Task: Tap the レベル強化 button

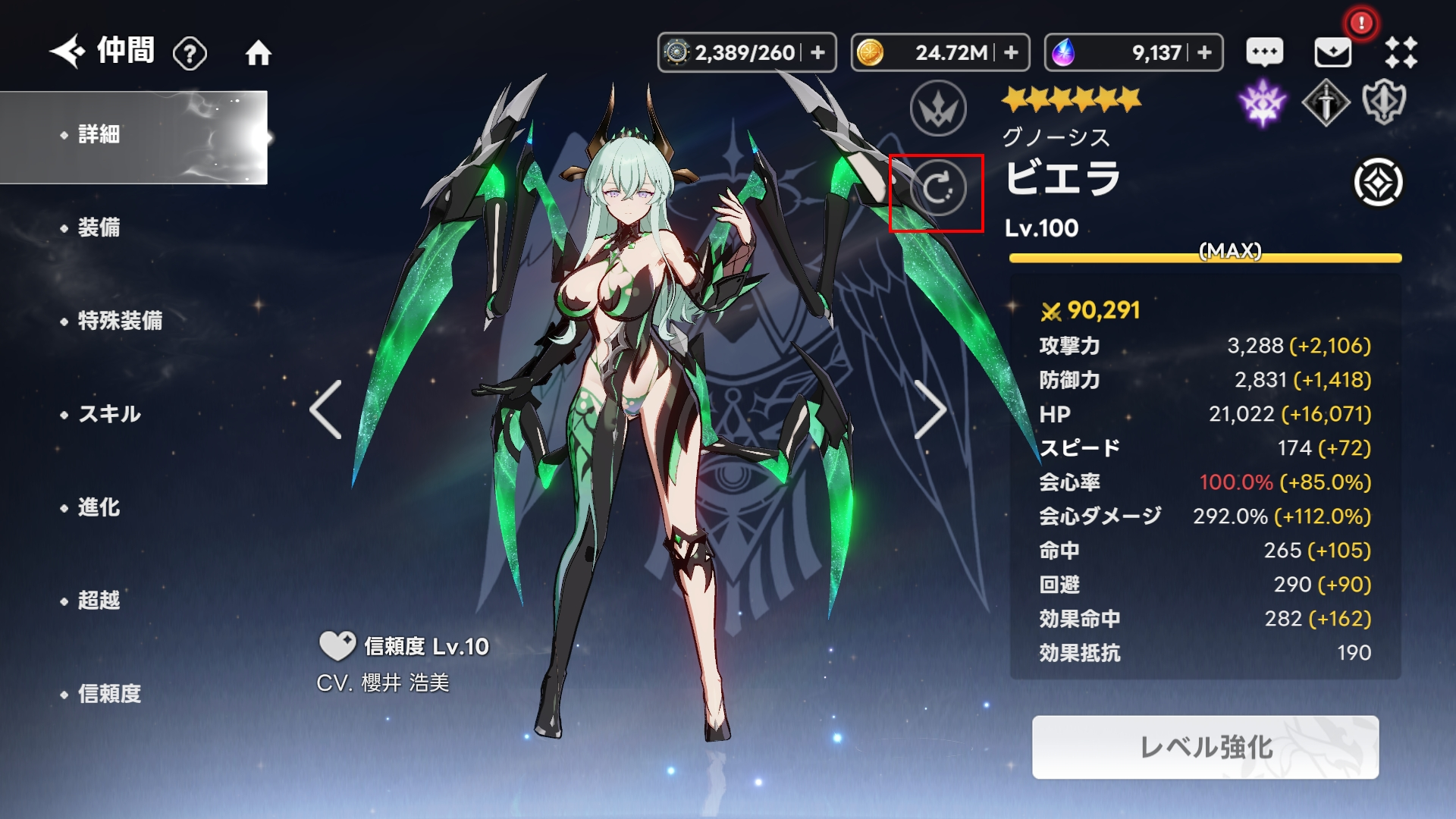Action: 1205,748
